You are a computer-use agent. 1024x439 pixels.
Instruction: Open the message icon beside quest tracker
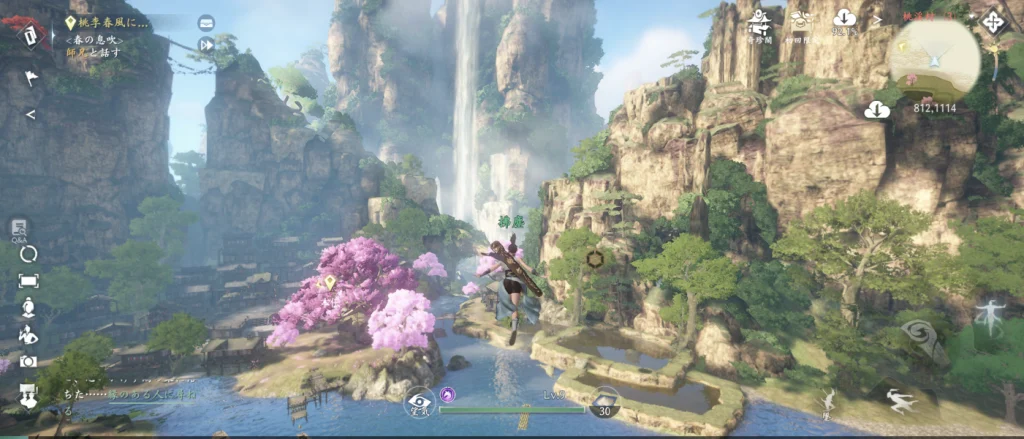pos(206,22)
